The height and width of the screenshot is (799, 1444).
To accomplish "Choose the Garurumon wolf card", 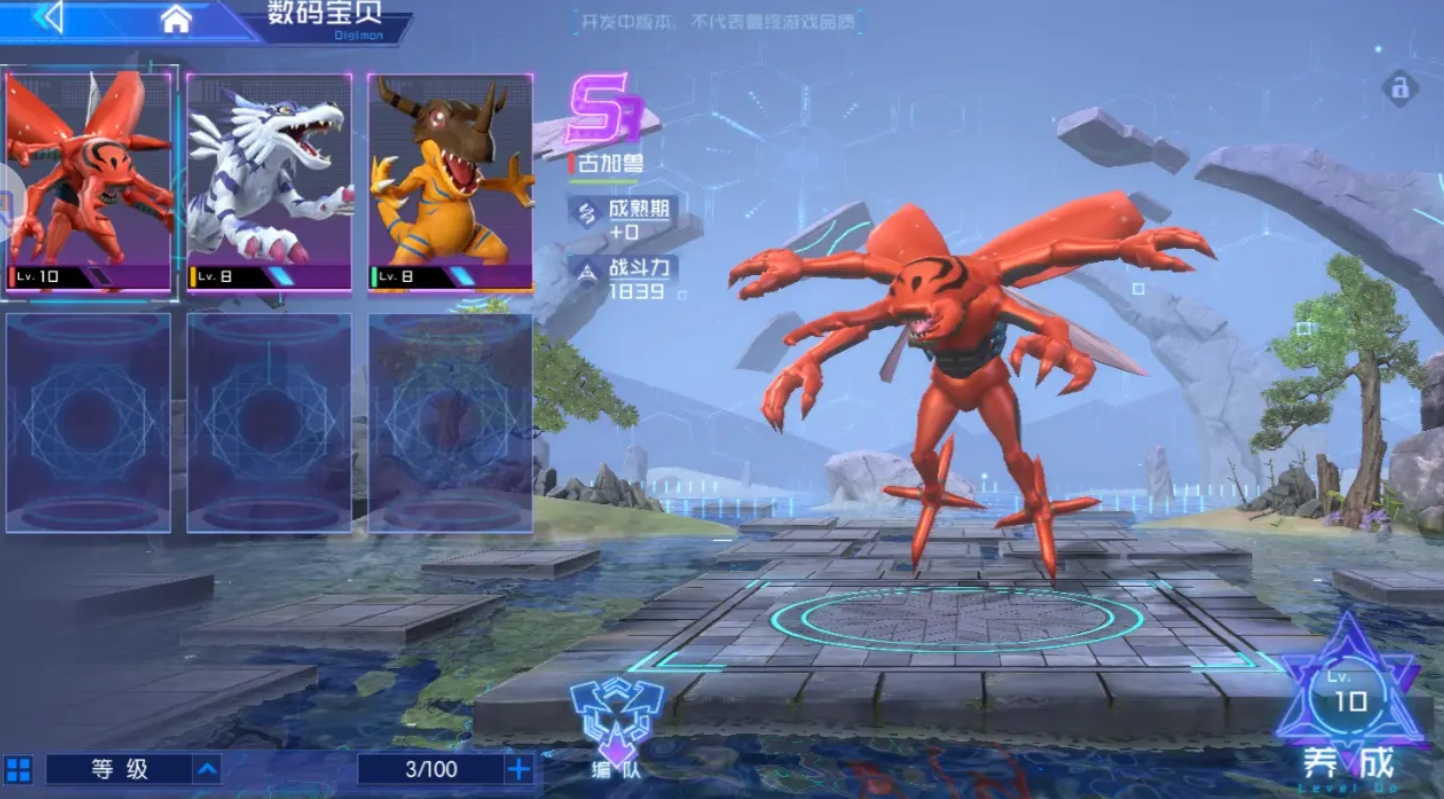I will pos(269,182).
